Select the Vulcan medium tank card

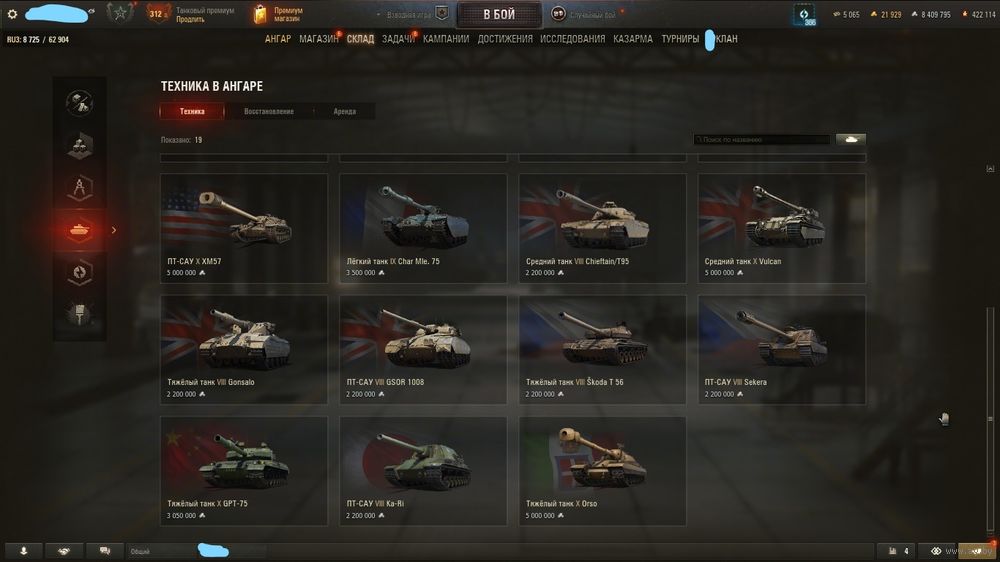(x=781, y=228)
